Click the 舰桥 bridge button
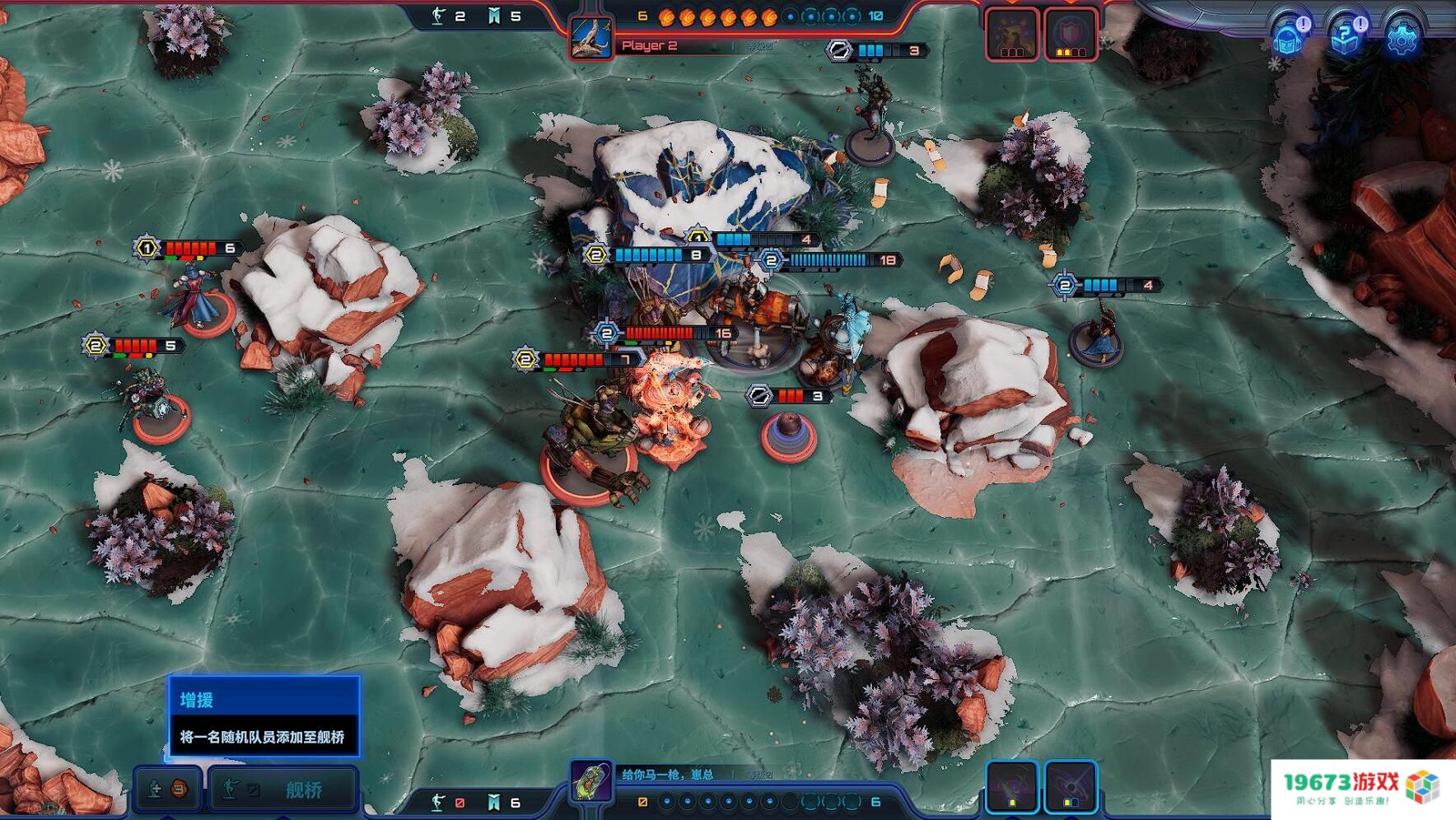 point(282,790)
